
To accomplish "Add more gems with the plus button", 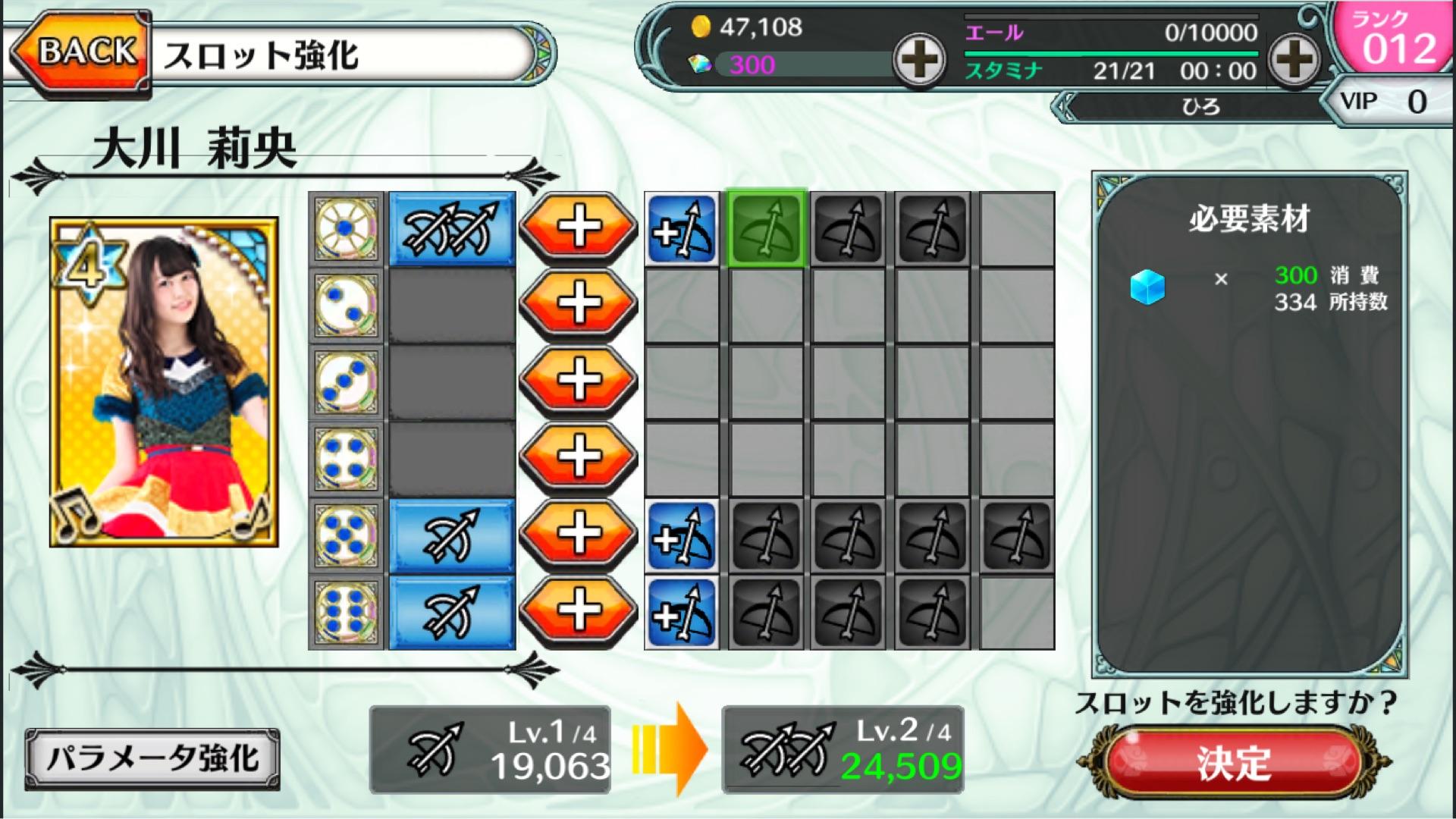I will point(919,61).
